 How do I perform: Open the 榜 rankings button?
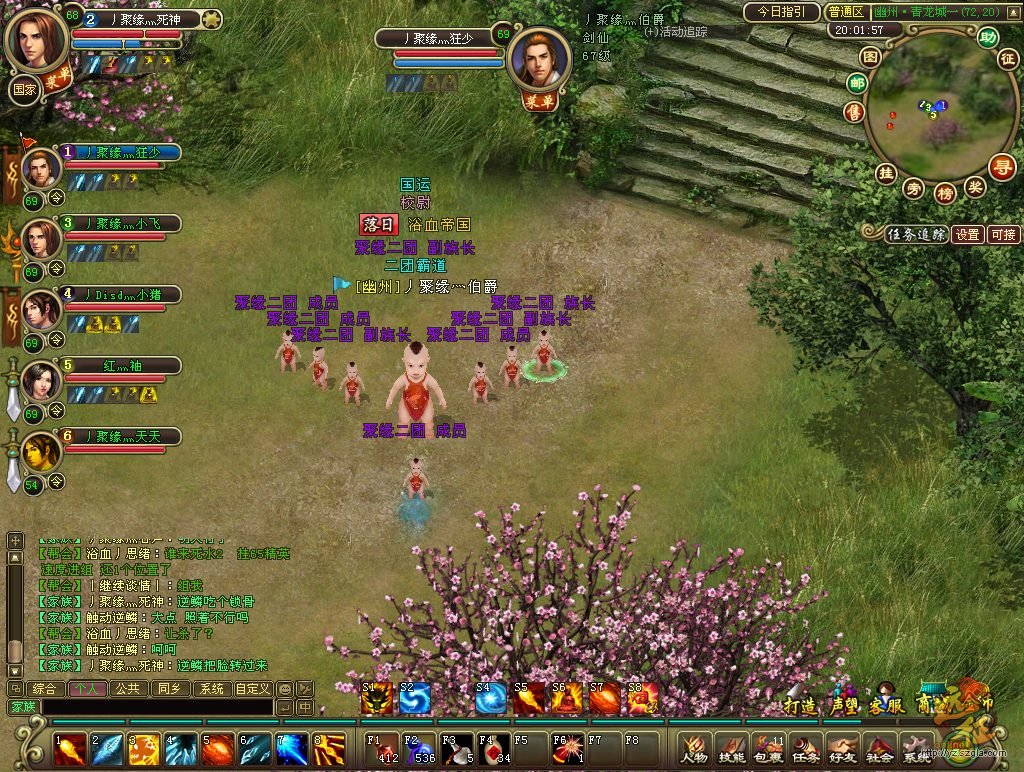pos(944,192)
